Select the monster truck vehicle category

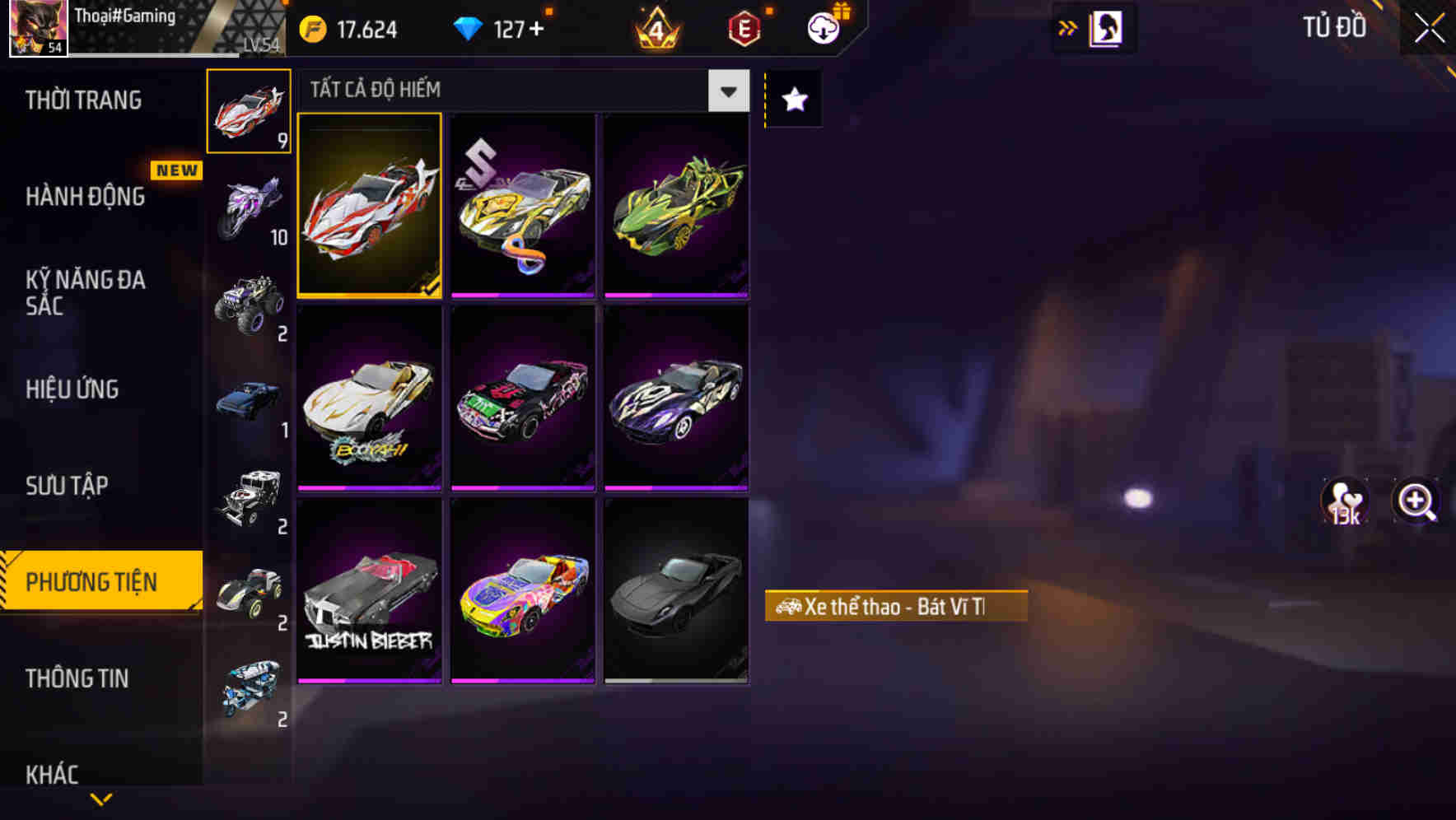coord(249,306)
